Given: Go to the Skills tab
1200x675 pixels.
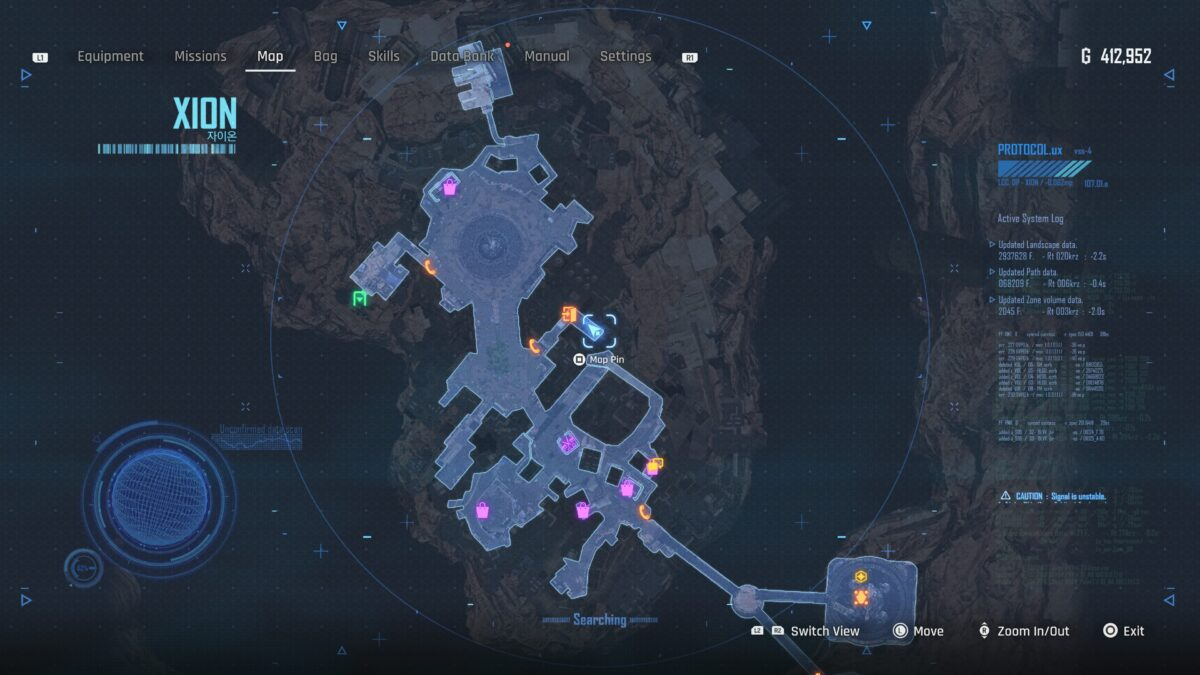Looking at the screenshot, I should click(384, 57).
